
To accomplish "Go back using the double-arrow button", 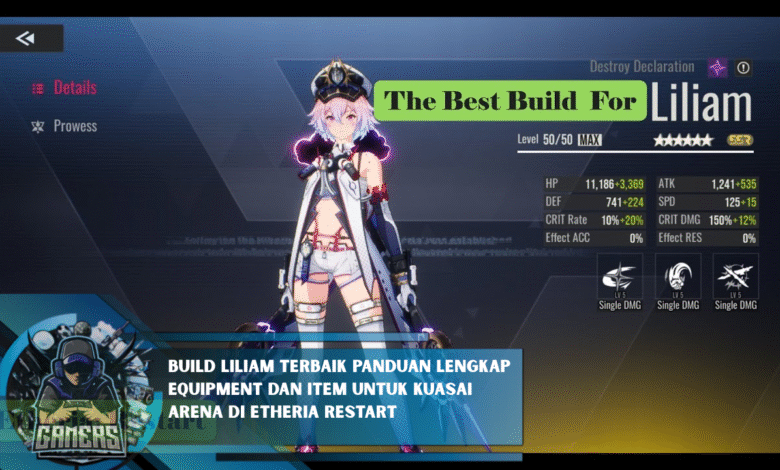I will 26,38.
